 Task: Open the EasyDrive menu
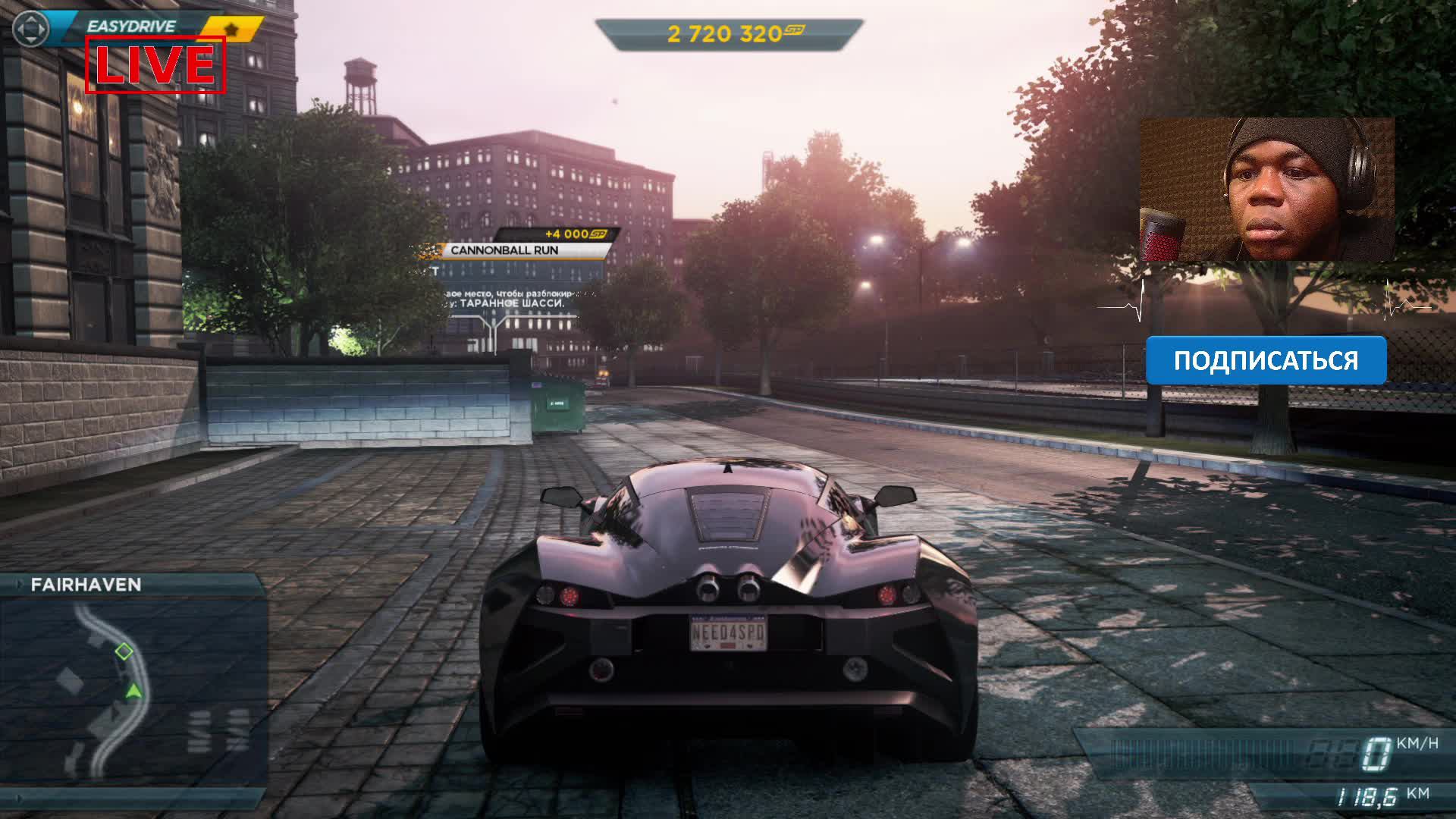(130, 27)
